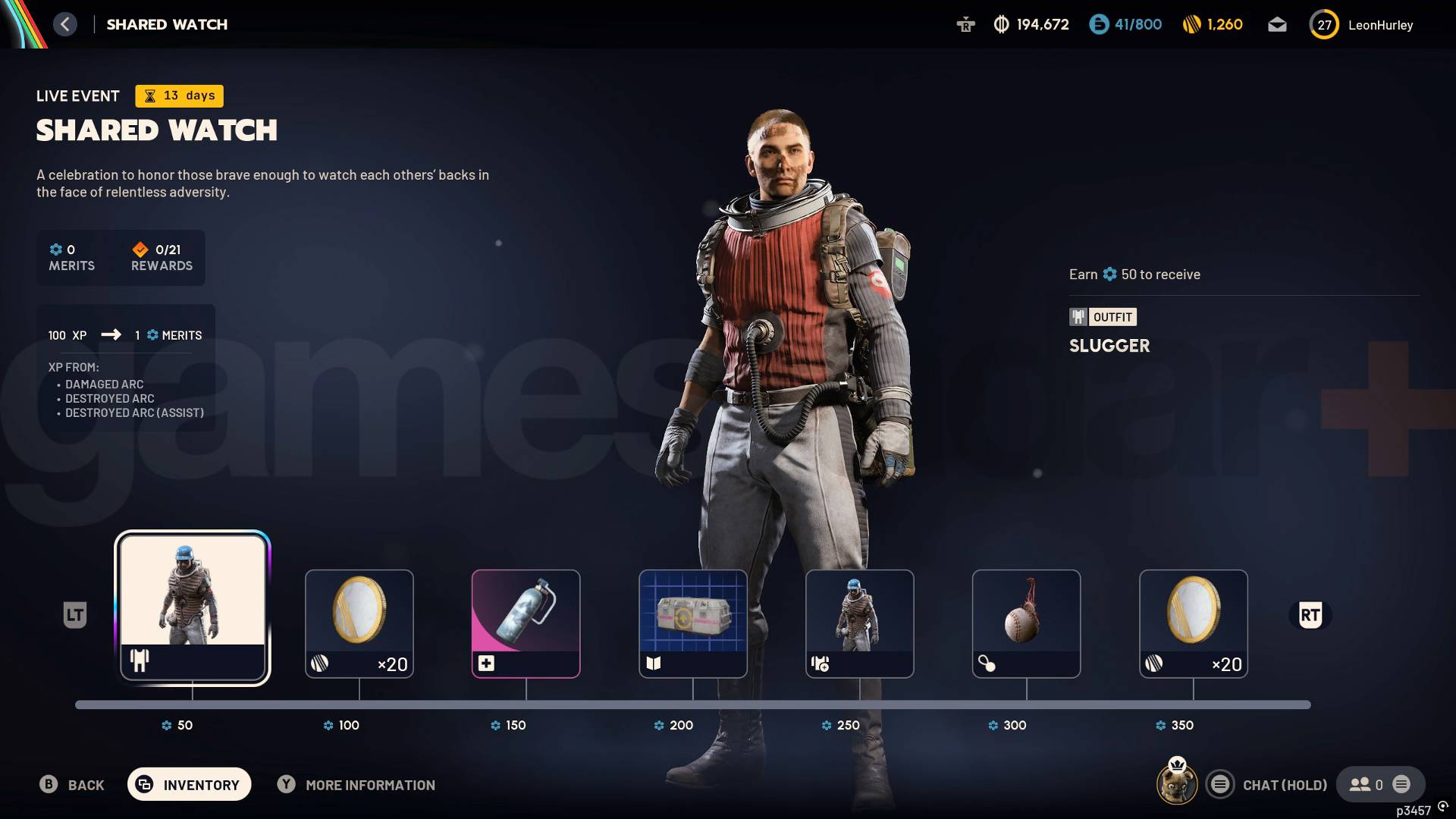Click More Information
Viewport: 1456px width, 819px height.
point(356,785)
